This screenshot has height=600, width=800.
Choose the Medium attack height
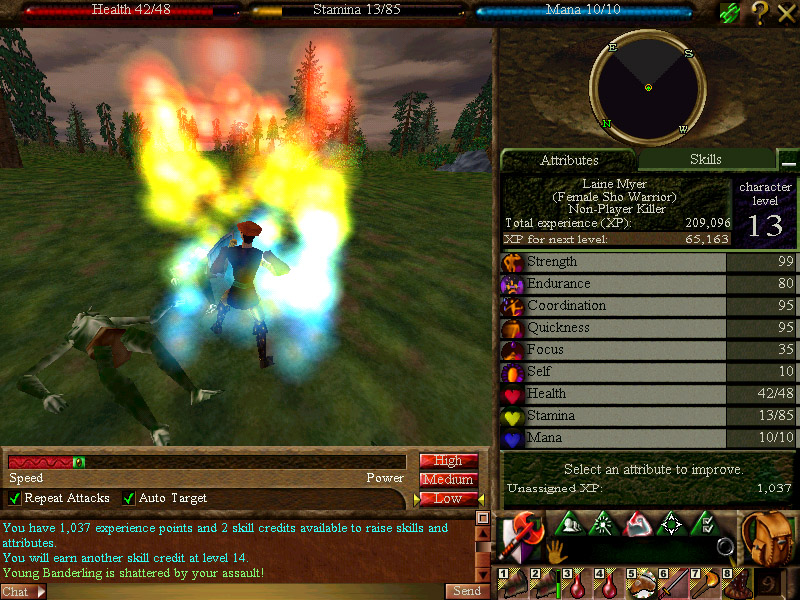(448, 480)
